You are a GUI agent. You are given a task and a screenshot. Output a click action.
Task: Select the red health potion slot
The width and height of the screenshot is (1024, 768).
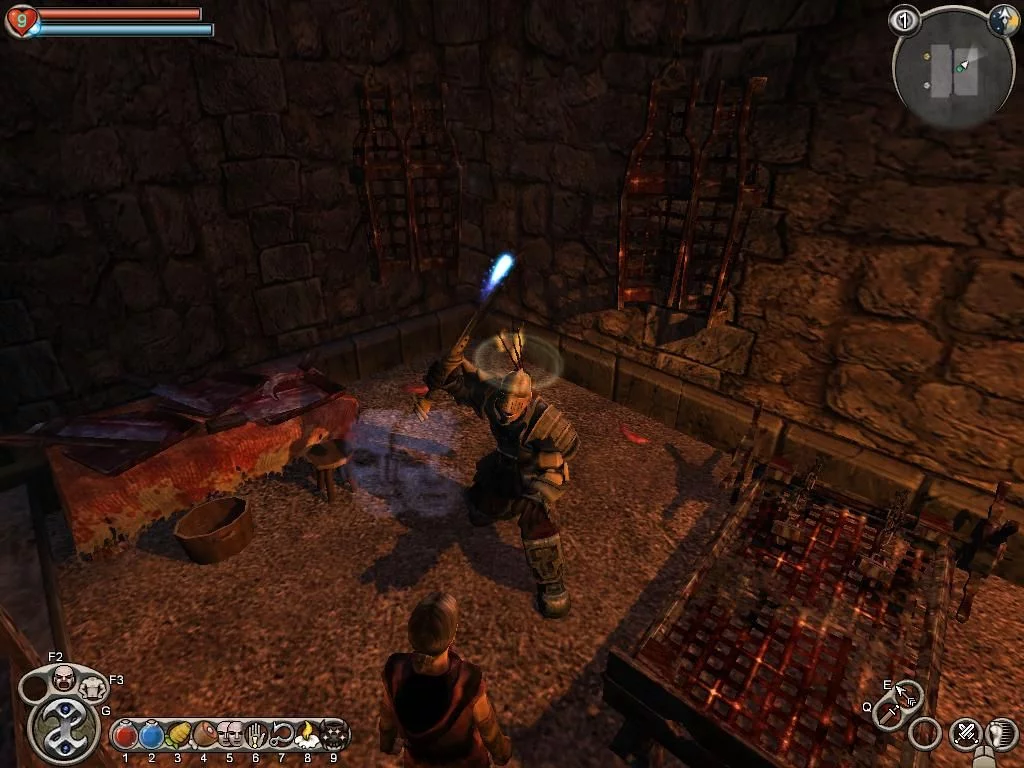[x=126, y=736]
